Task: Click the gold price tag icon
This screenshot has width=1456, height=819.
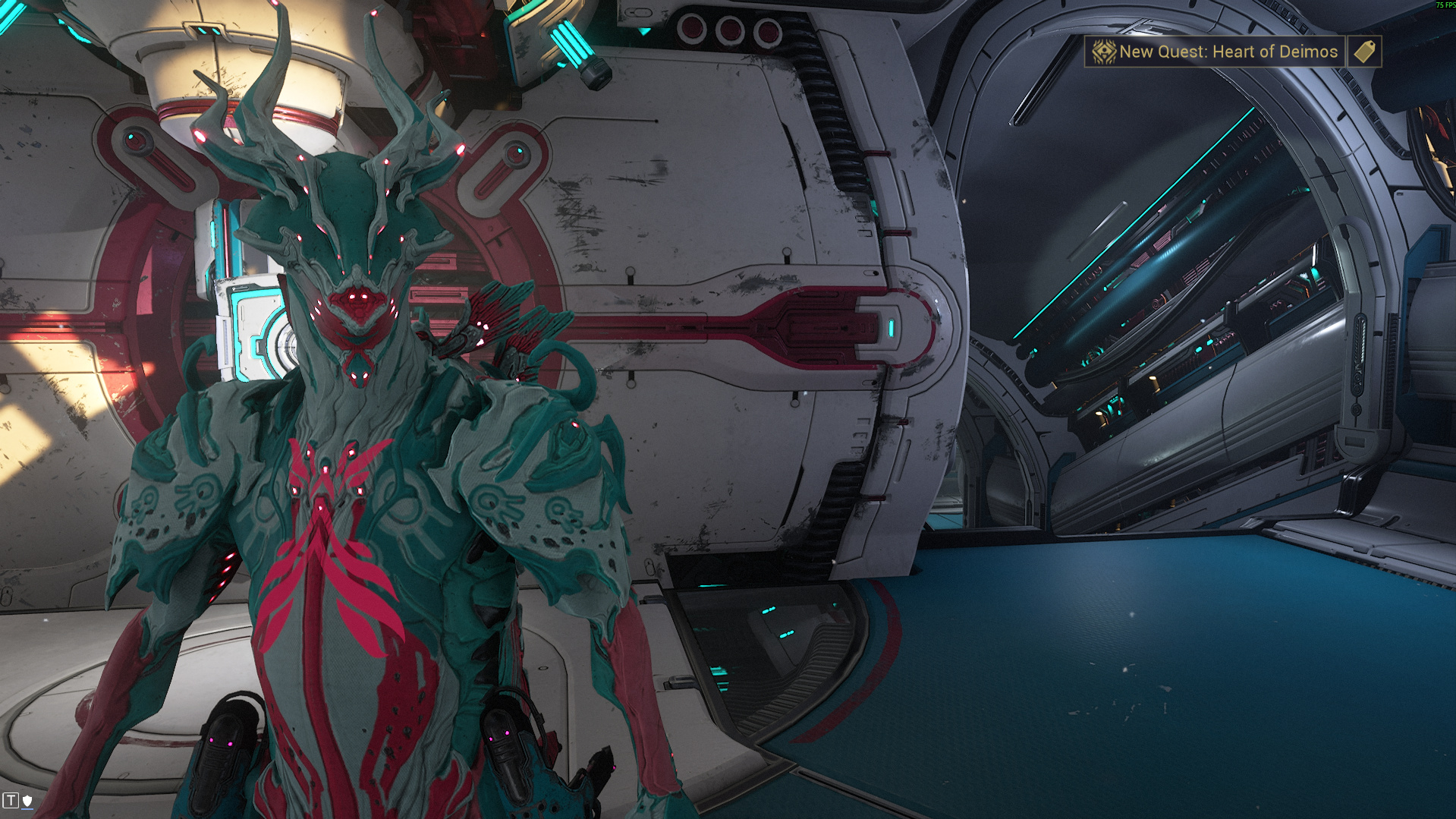Action: [1364, 52]
